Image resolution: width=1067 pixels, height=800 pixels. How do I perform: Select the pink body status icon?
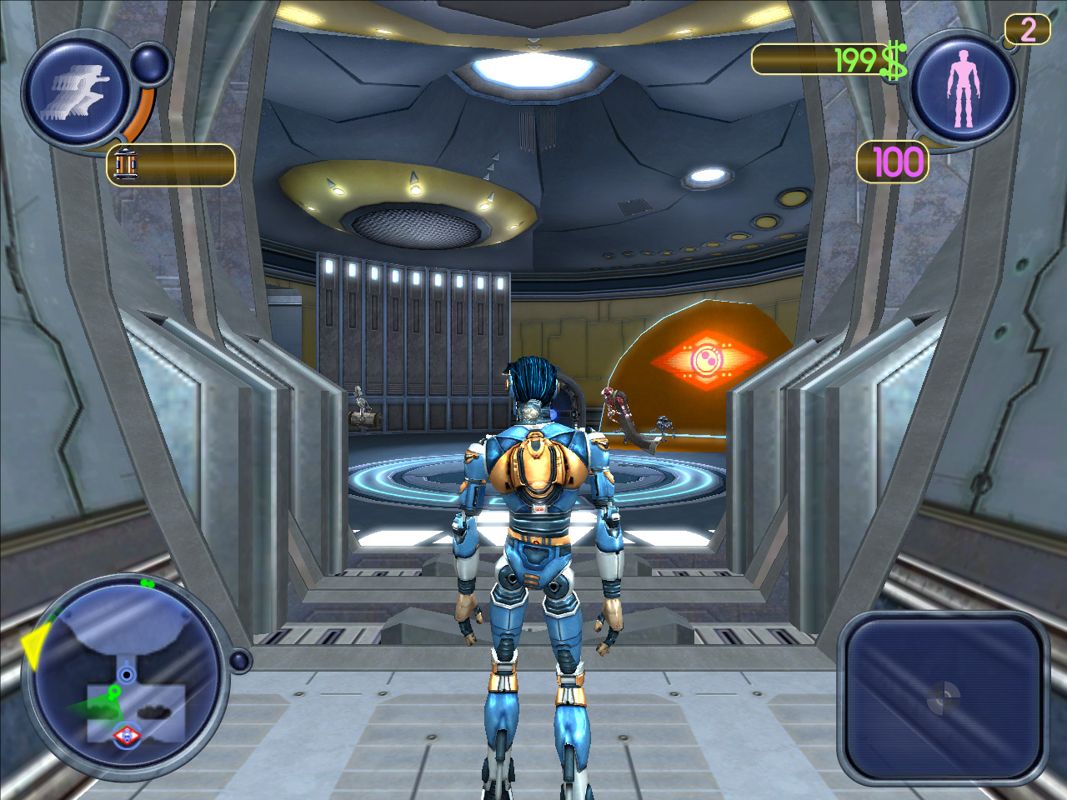(x=963, y=90)
